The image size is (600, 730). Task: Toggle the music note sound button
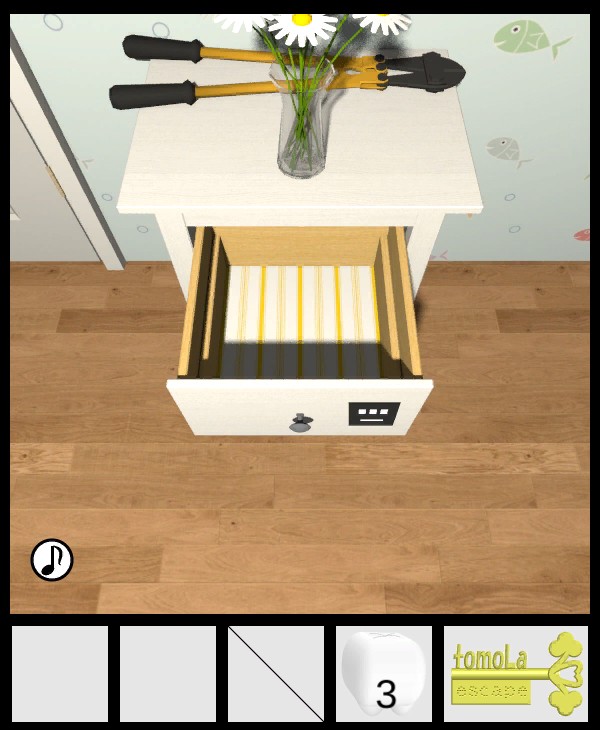pos(52,560)
